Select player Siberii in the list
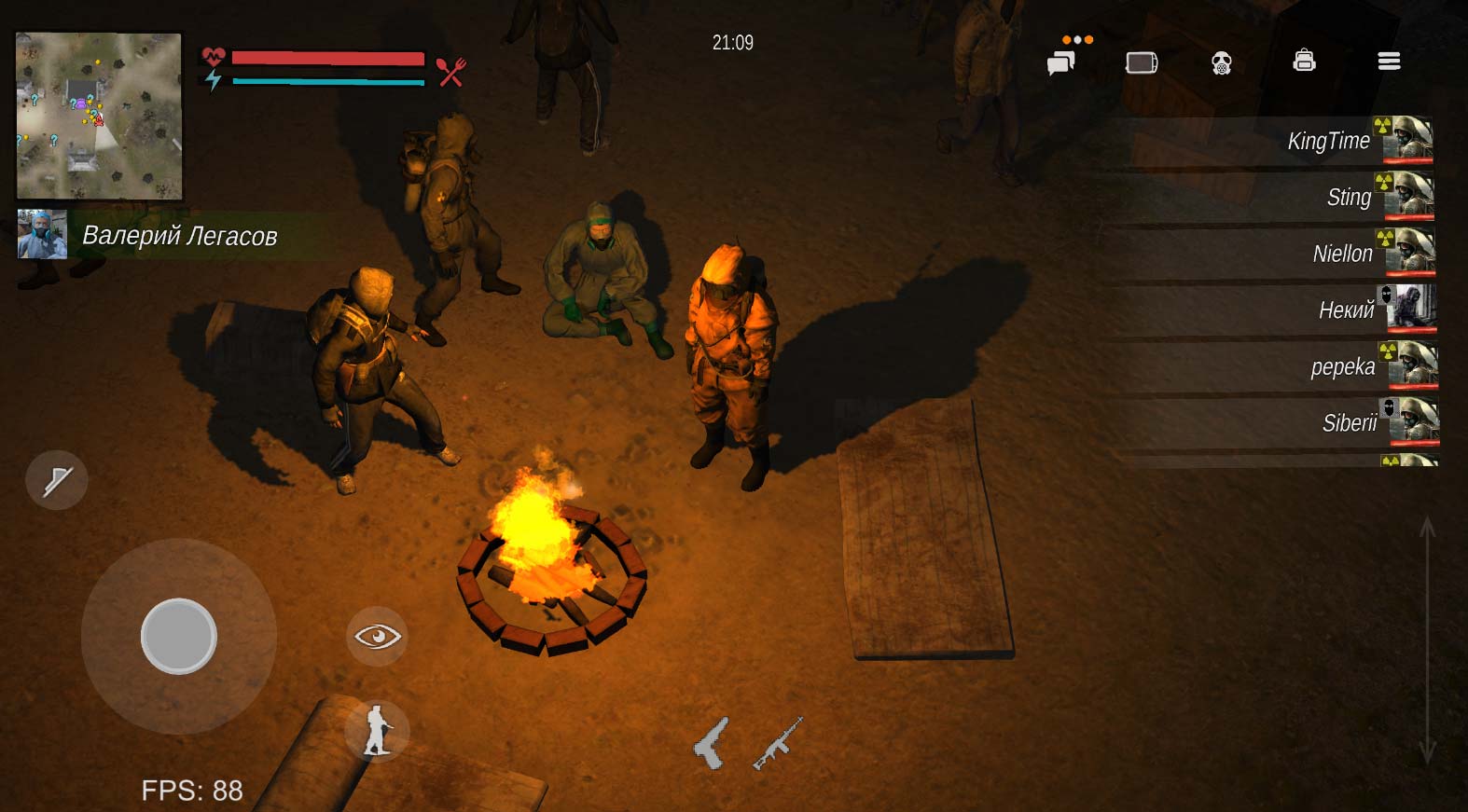Image resolution: width=1468 pixels, height=812 pixels. tap(1349, 423)
